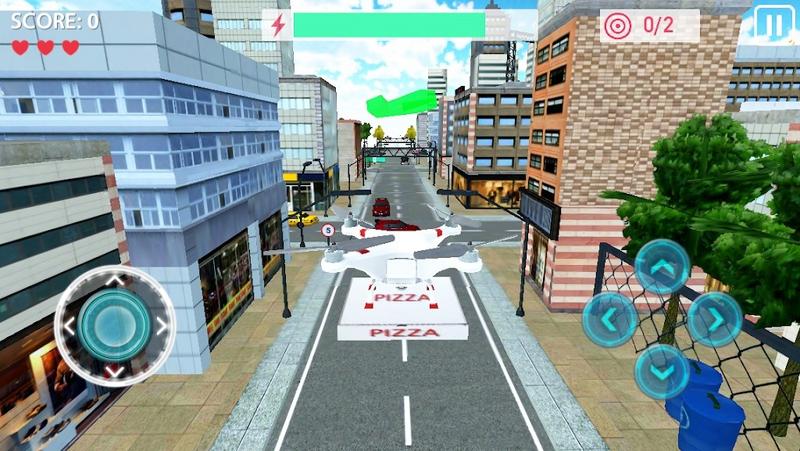Tap the down arrow control button
The height and width of the screenshot is (451, 800).
click(x=662, y=370)
